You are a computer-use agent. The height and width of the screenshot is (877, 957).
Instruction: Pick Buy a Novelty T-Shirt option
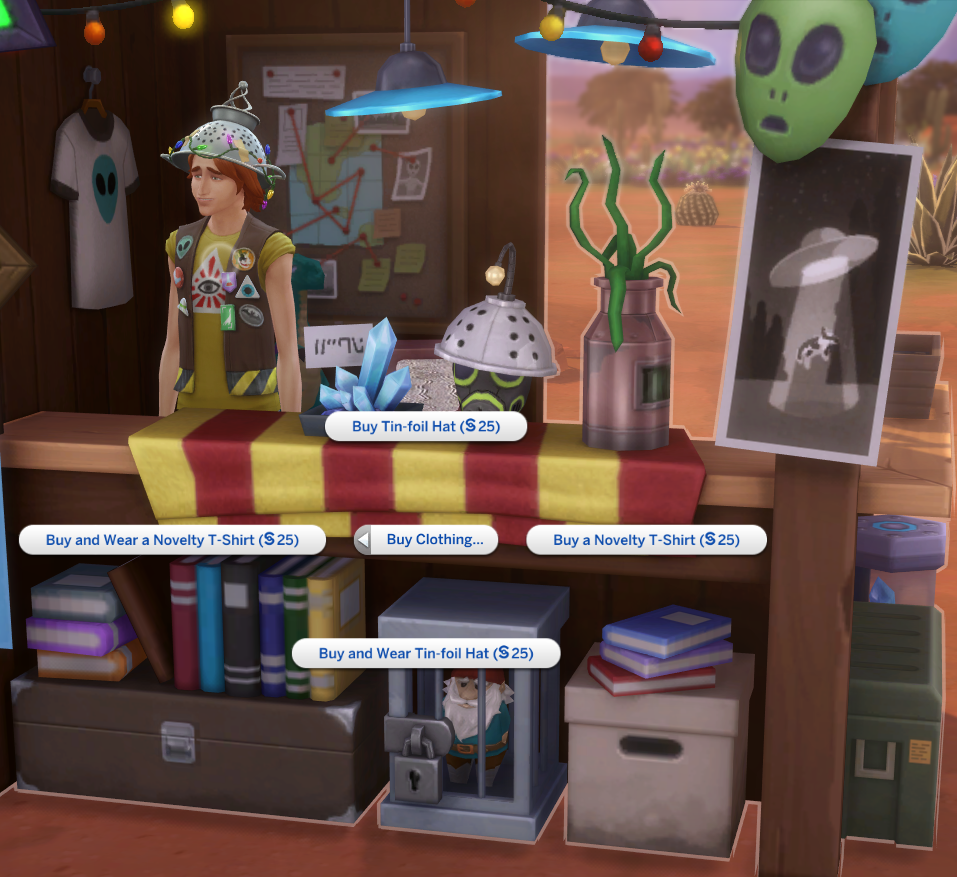[646, 540]
